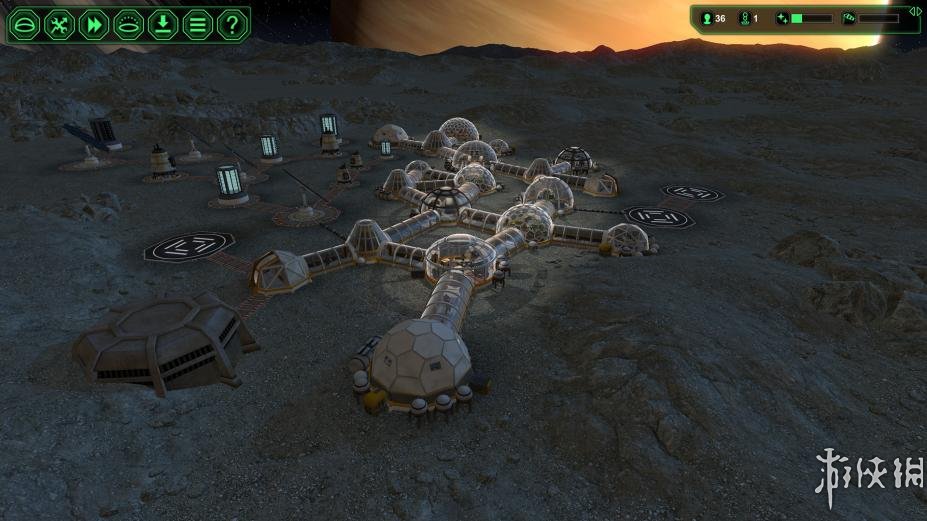This screenshot has width=927, height=521.
Task: Select the wrench and screwdriver tools button
Action: [59, 25]
